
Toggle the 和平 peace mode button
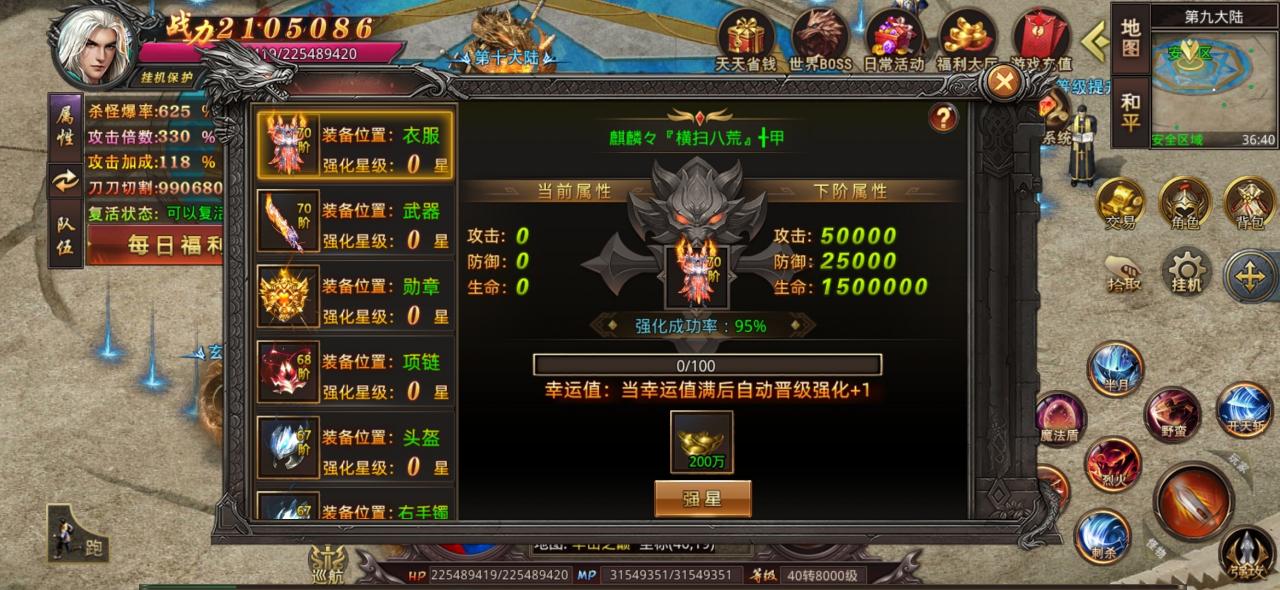click(1131, 112)
